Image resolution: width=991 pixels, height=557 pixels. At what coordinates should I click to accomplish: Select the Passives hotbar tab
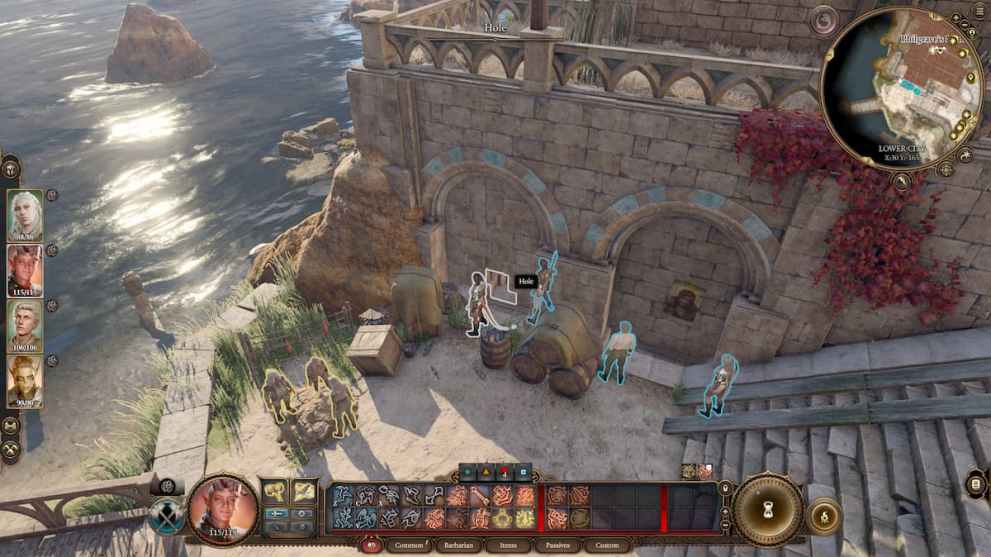[558, 546]
